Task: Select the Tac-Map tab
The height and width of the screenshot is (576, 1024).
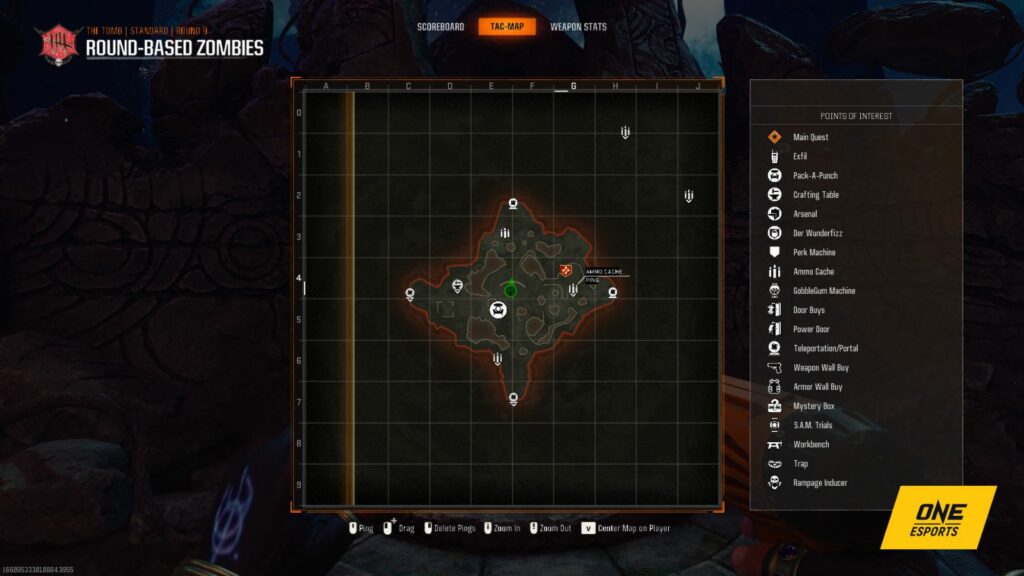Action: pyautogui.click(x=507, y=27)
